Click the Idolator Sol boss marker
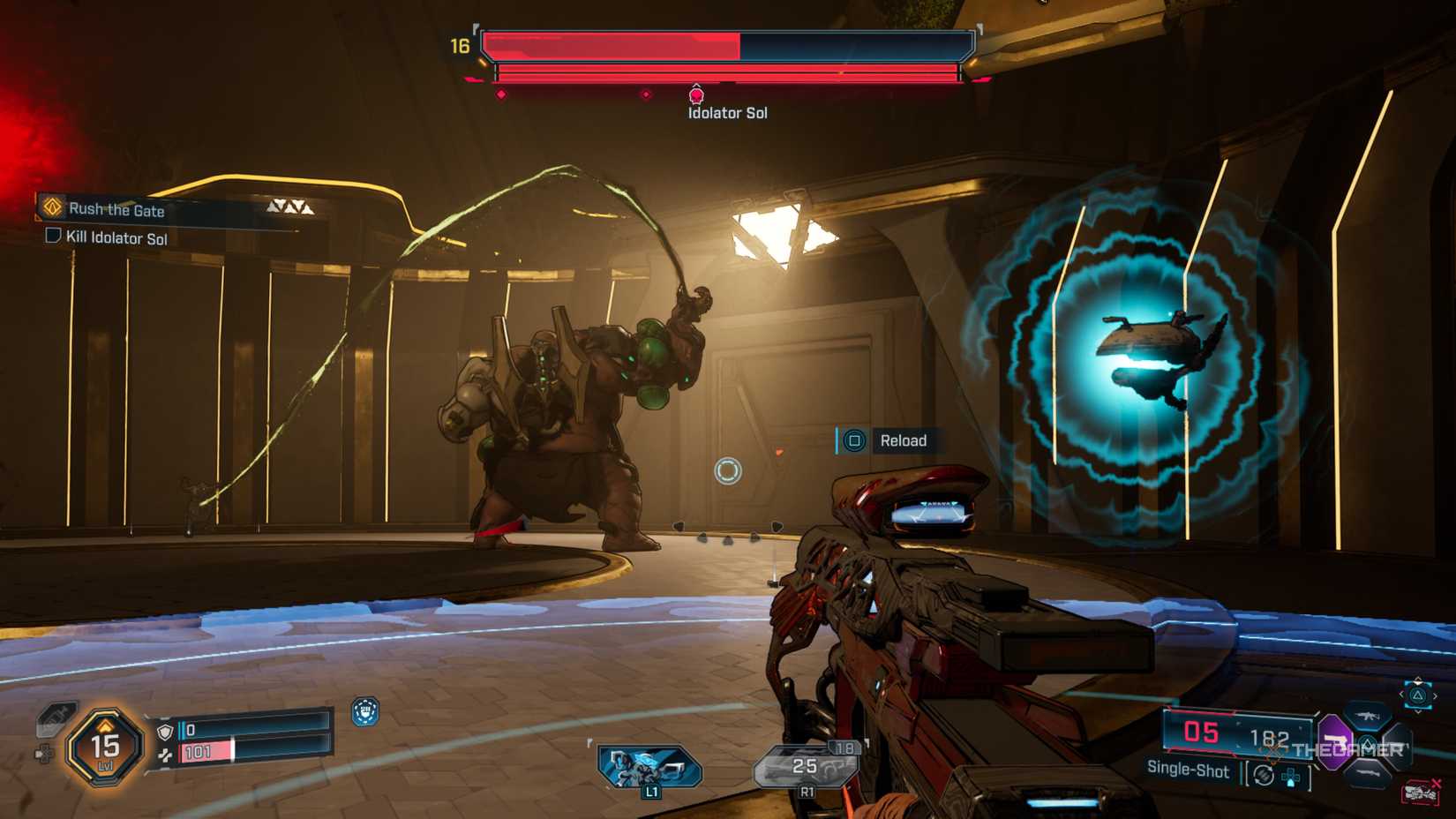1456x819 pixels. point(696,95)
